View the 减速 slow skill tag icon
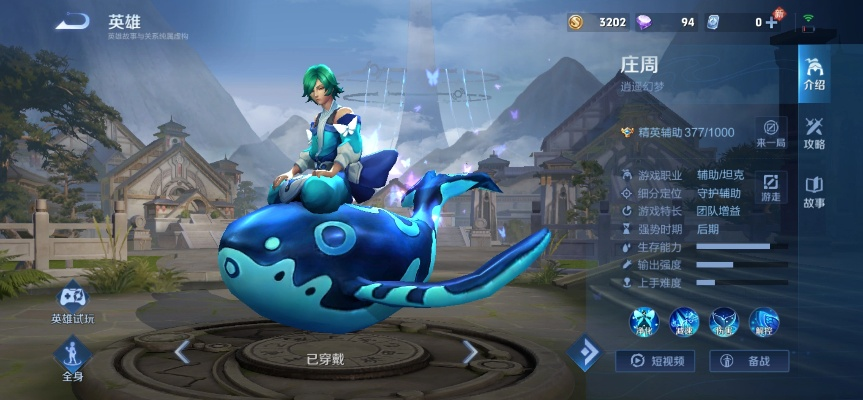Image resolution: width=863 pixels, height=400 pixels. 684,322
